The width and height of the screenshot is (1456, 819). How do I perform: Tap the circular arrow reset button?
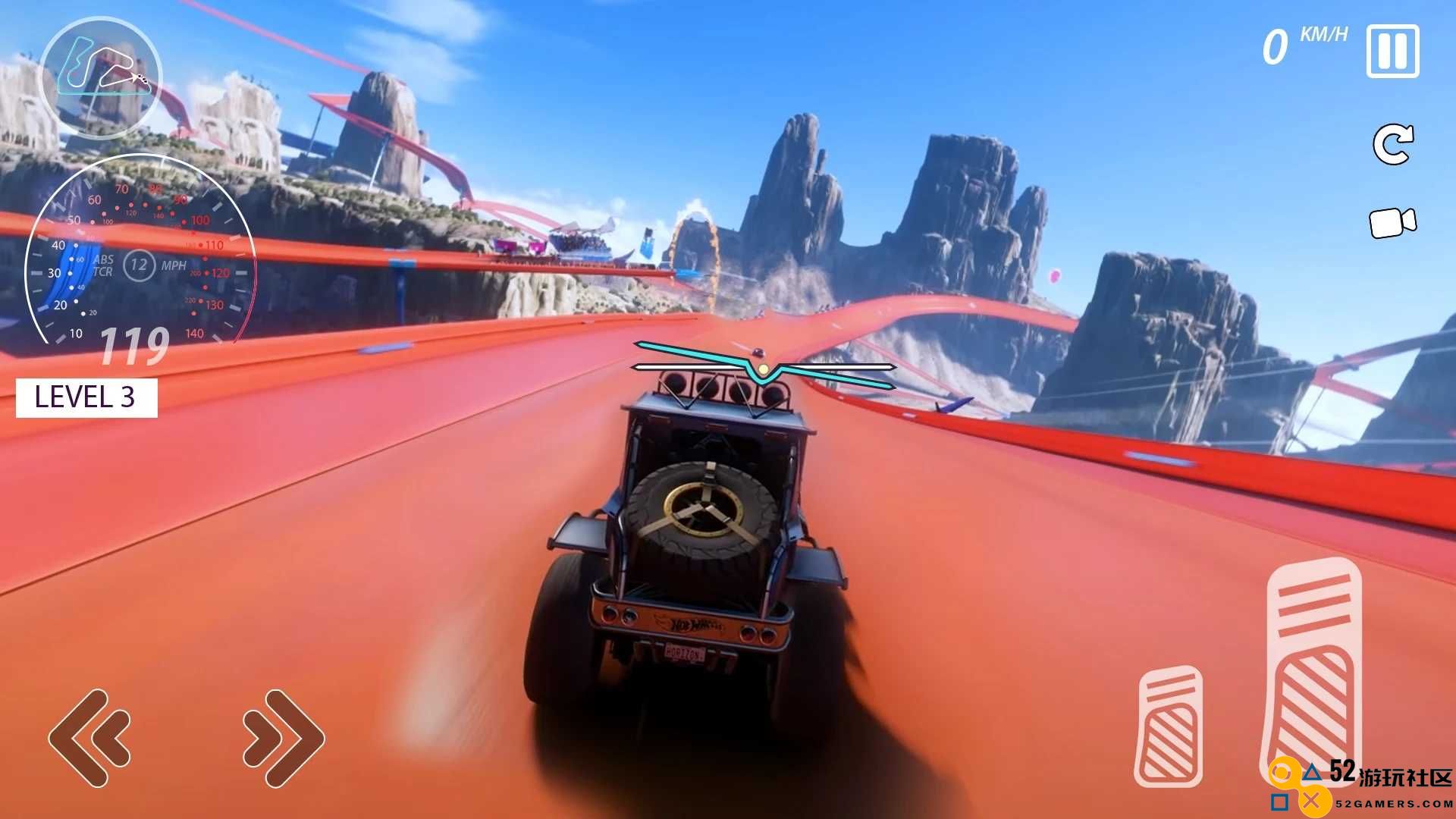point(1393,144)
